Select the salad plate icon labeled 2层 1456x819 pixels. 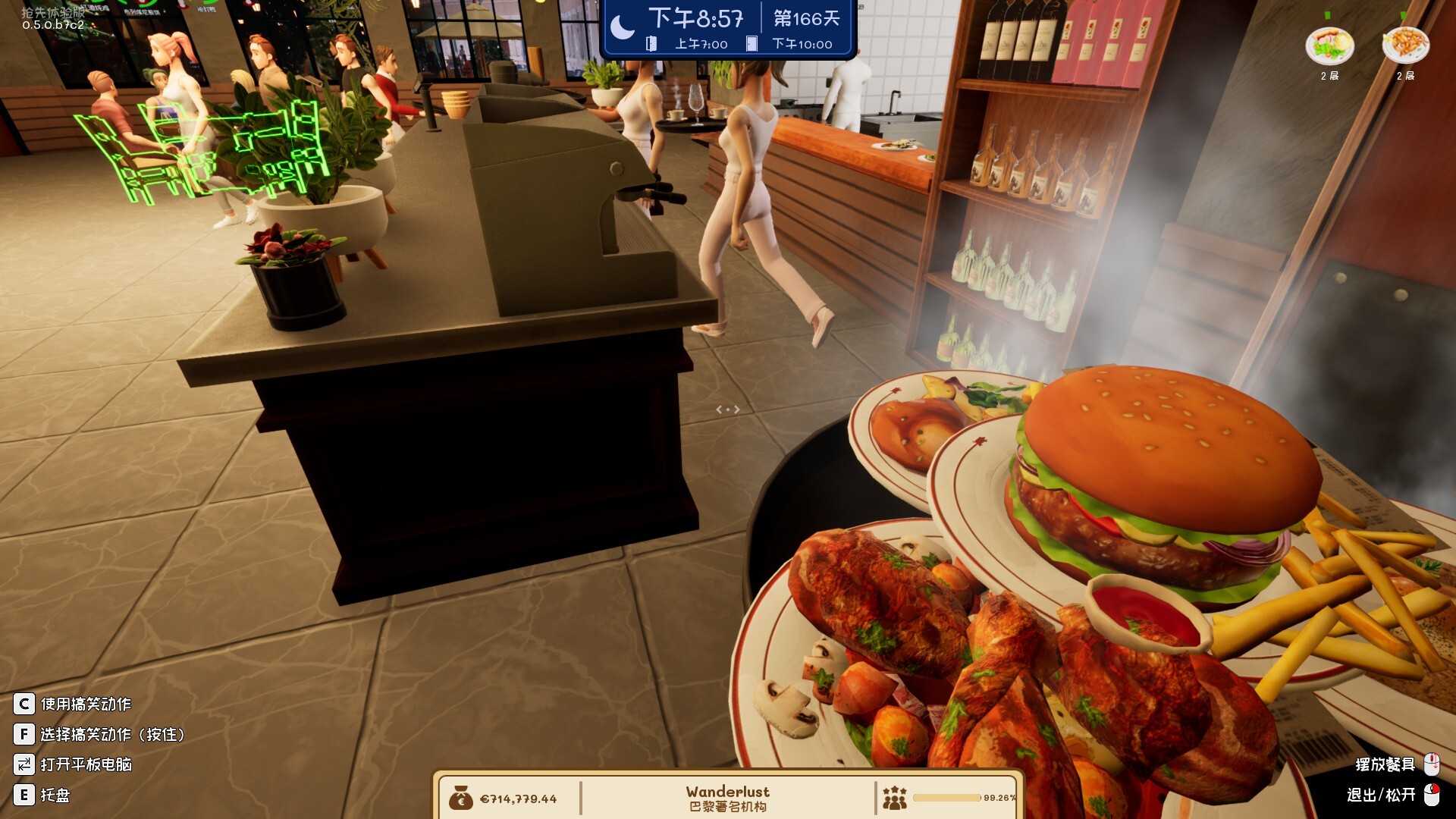1331,47
